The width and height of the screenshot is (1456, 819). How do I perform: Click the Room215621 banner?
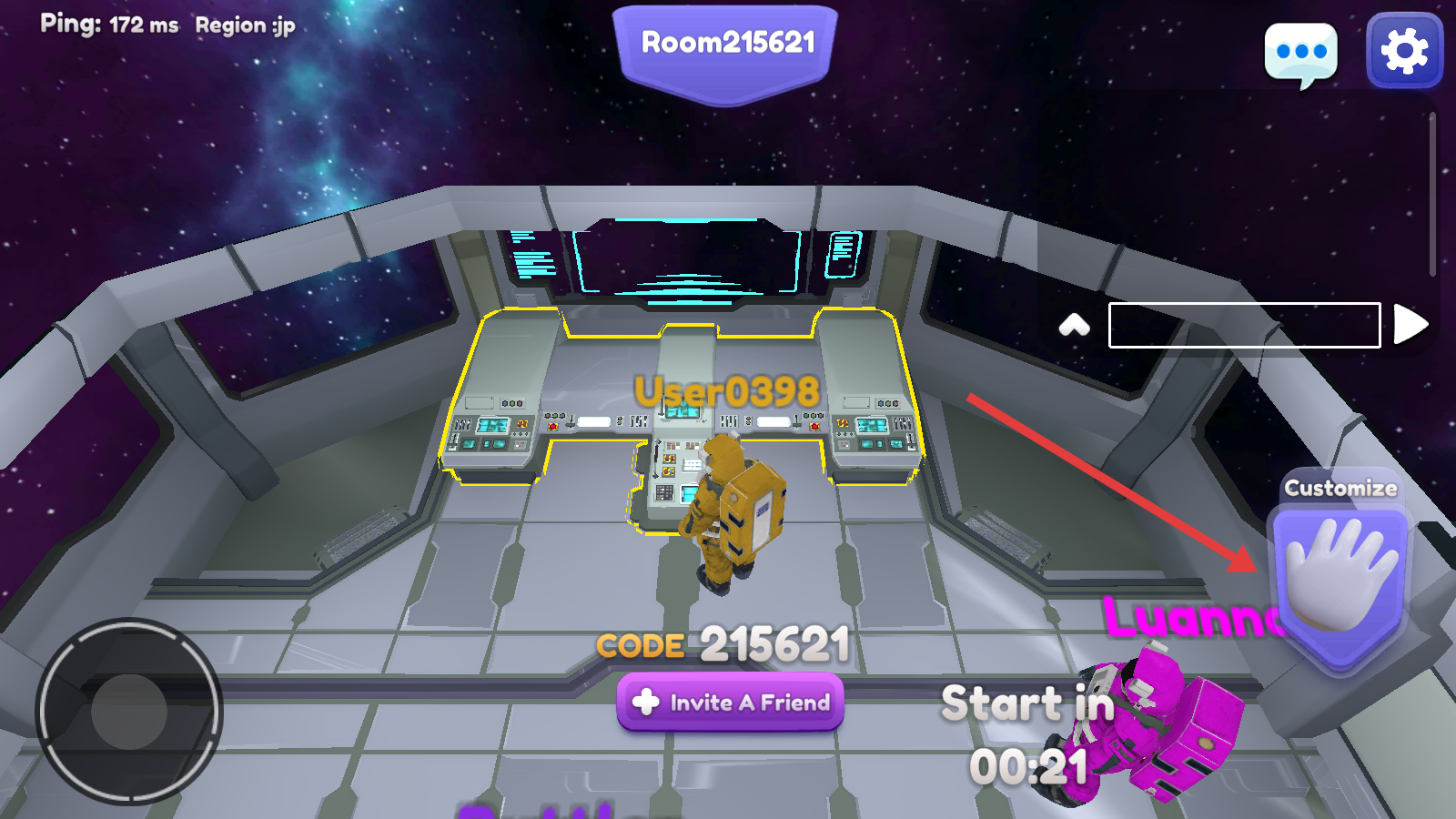tap(726, 45)
